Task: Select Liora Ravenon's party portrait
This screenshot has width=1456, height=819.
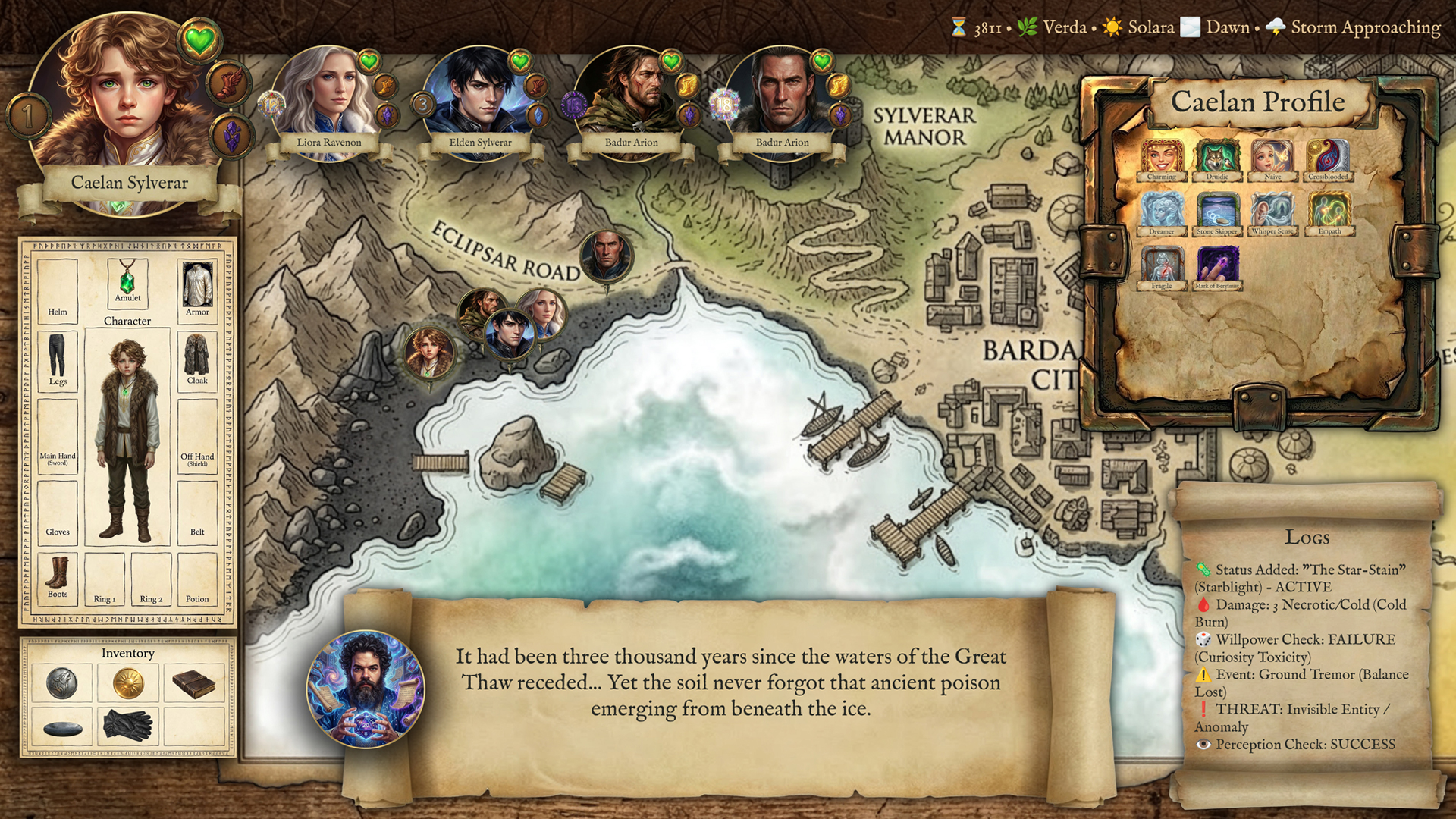Action: tap(328, 95)
